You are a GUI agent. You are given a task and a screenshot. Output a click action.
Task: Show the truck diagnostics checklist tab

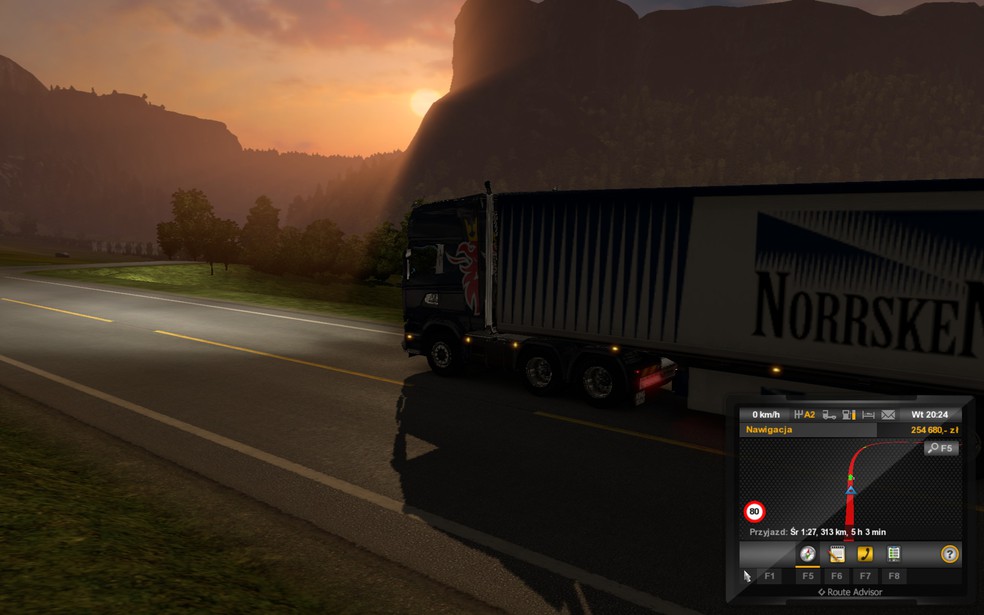(x=894, y=554)
